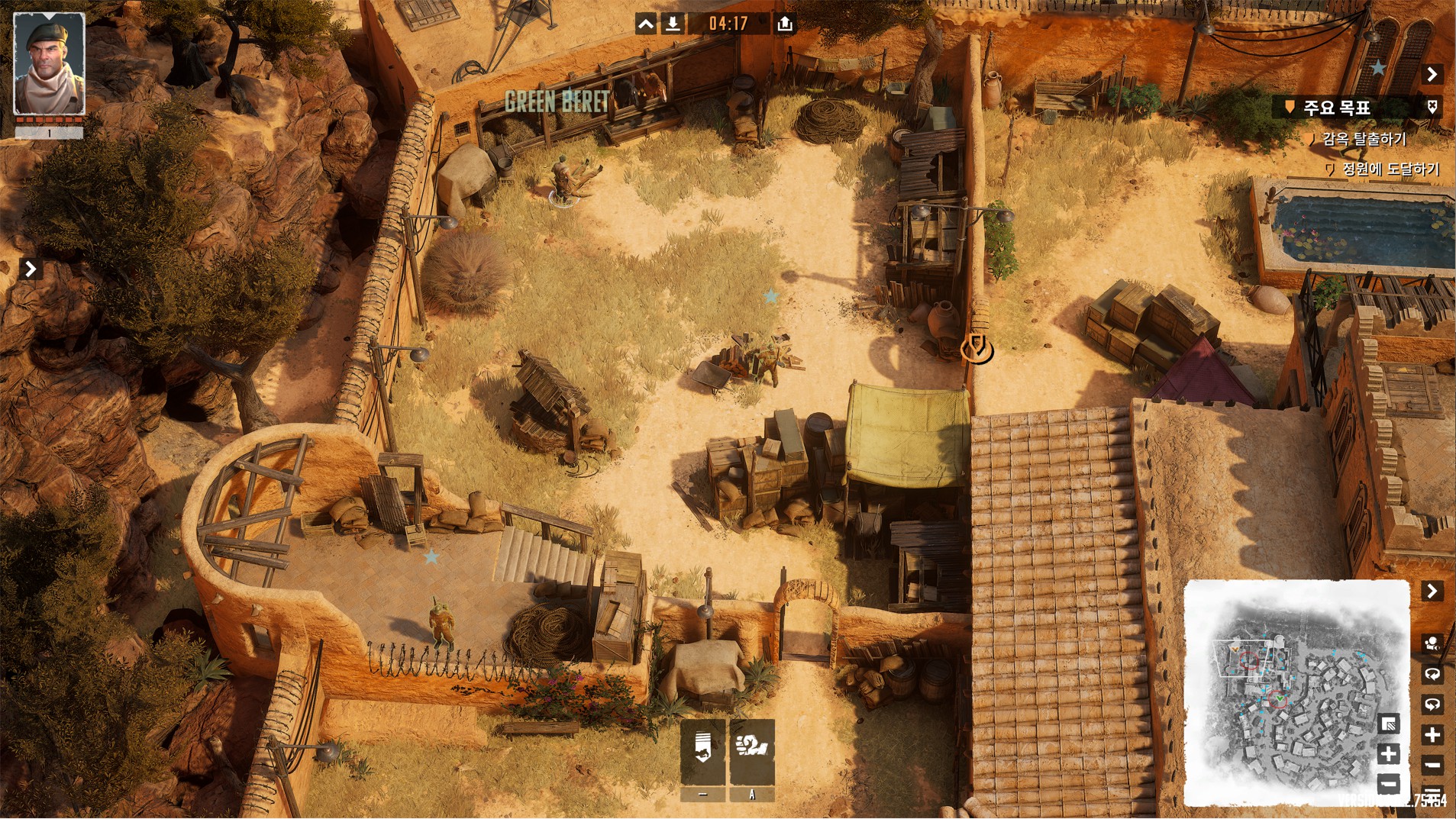The image size is (1456, 819).
Task: Click the shield icon beside 주요 목표
Action: click(1432, 108)
